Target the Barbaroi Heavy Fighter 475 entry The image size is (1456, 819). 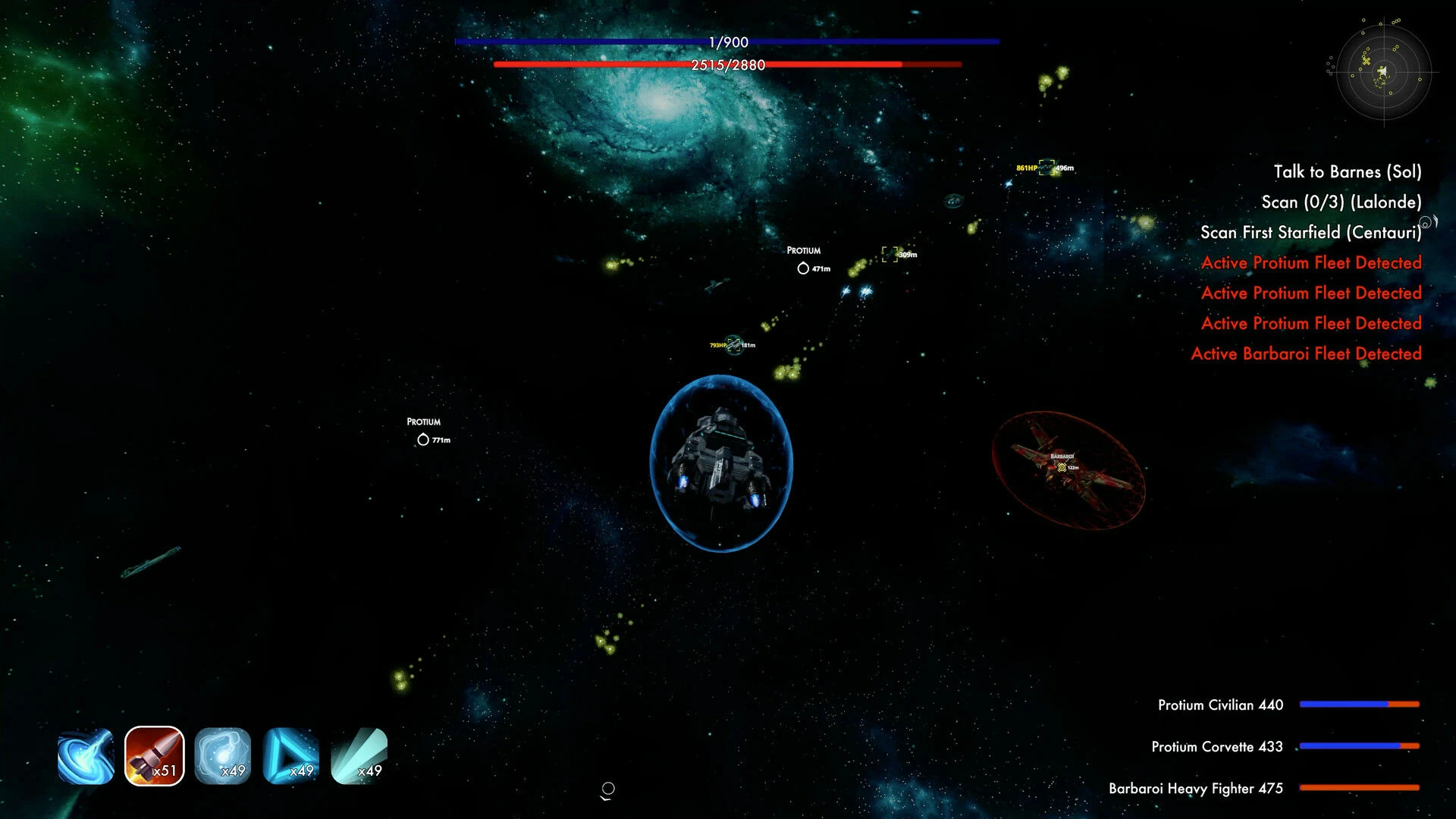click(1195, 789)
